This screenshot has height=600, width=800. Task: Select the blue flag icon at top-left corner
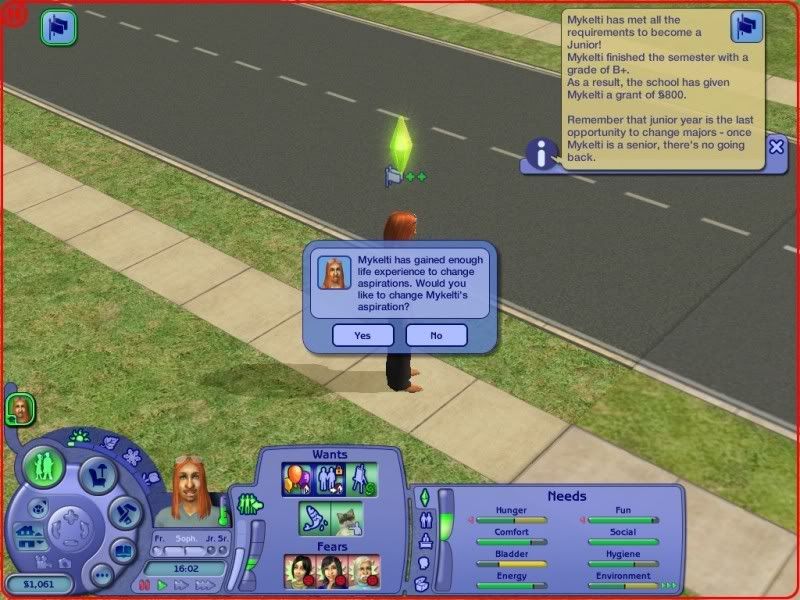pos(59,27)
